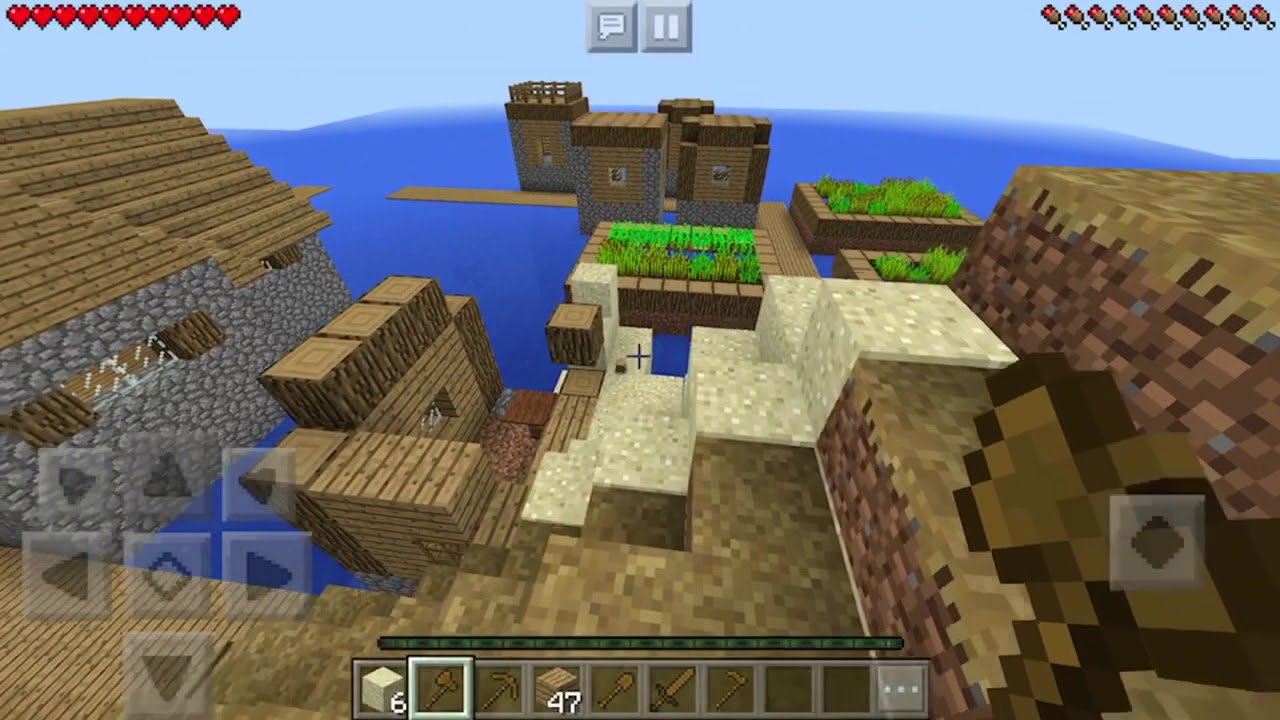Click the health hearts display
Screen dimensions: 1280x720
(120, 16)
